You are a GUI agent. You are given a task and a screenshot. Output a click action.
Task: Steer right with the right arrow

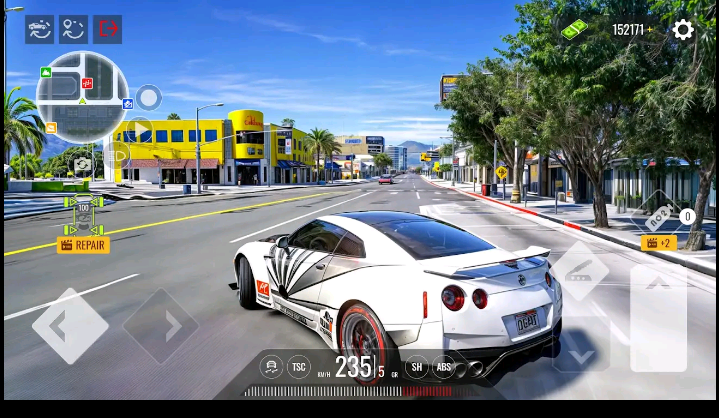point(160,326)
